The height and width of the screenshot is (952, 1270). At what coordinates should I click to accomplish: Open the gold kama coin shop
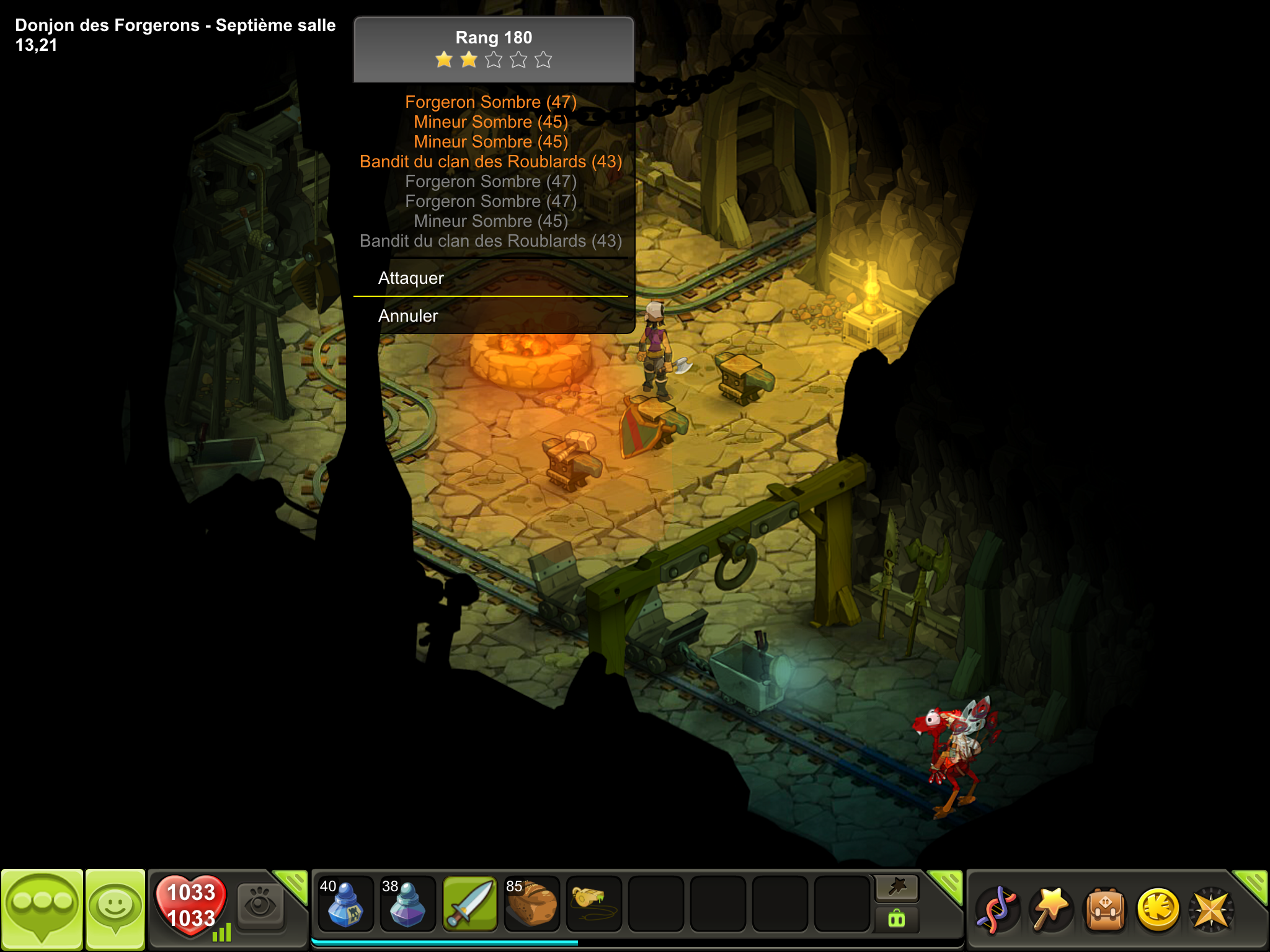[x=1158, y=909]
